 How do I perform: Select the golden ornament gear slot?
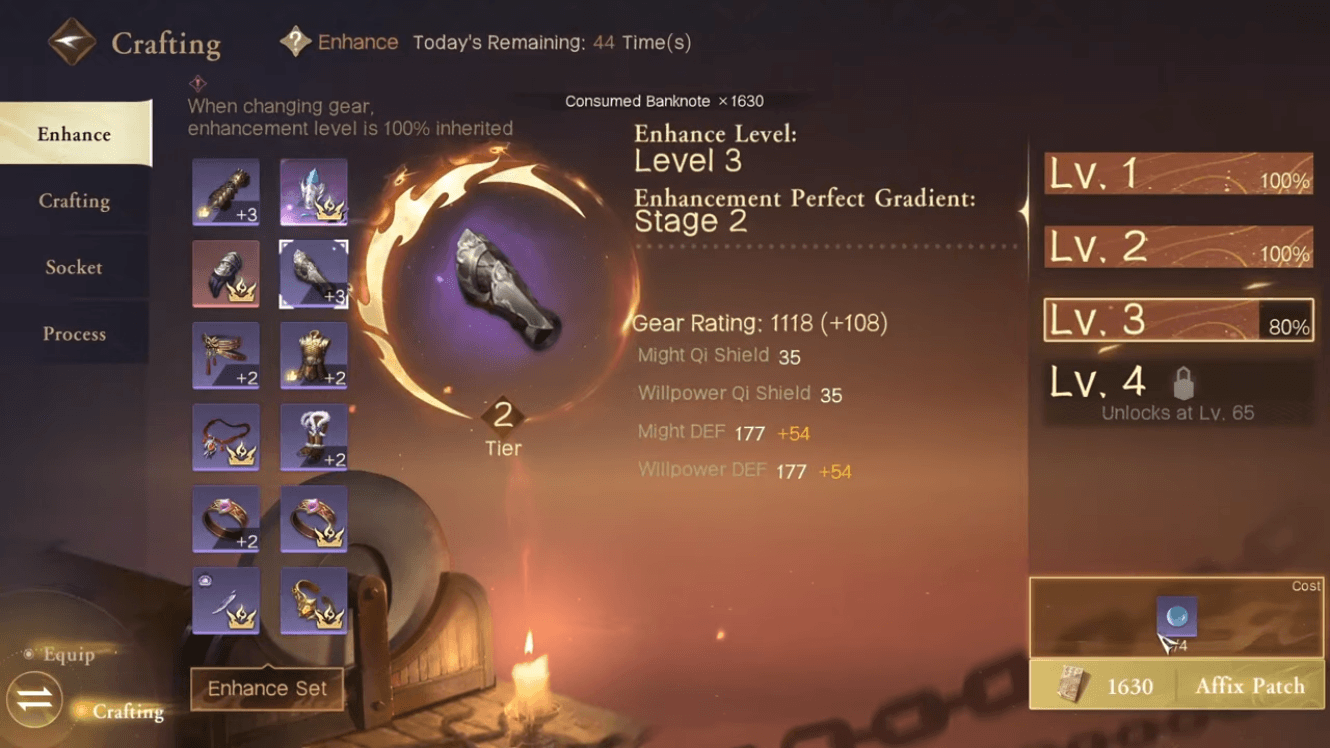click(314, 601)
